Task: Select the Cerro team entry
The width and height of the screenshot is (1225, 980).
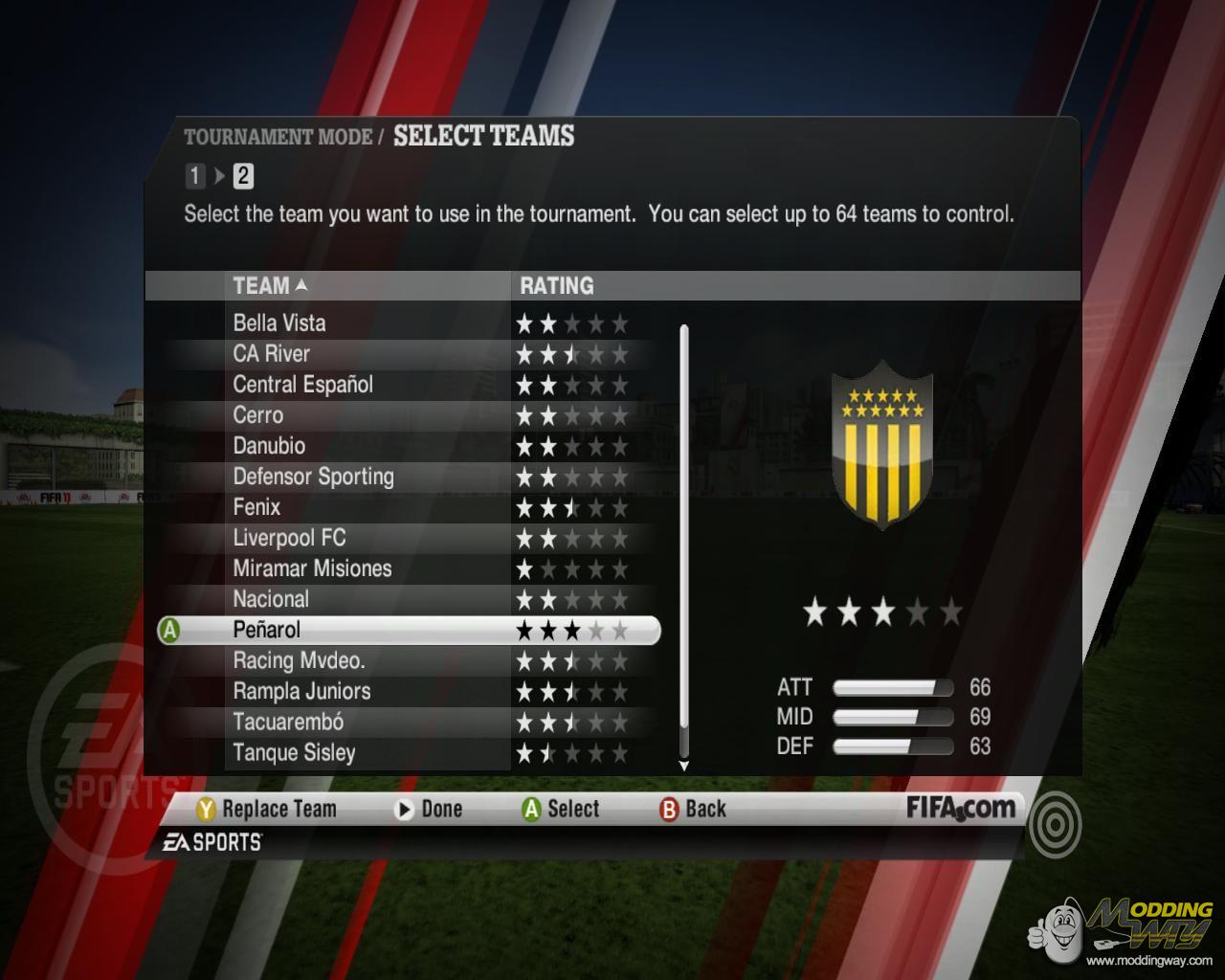Action: click(x=258, y=415)
